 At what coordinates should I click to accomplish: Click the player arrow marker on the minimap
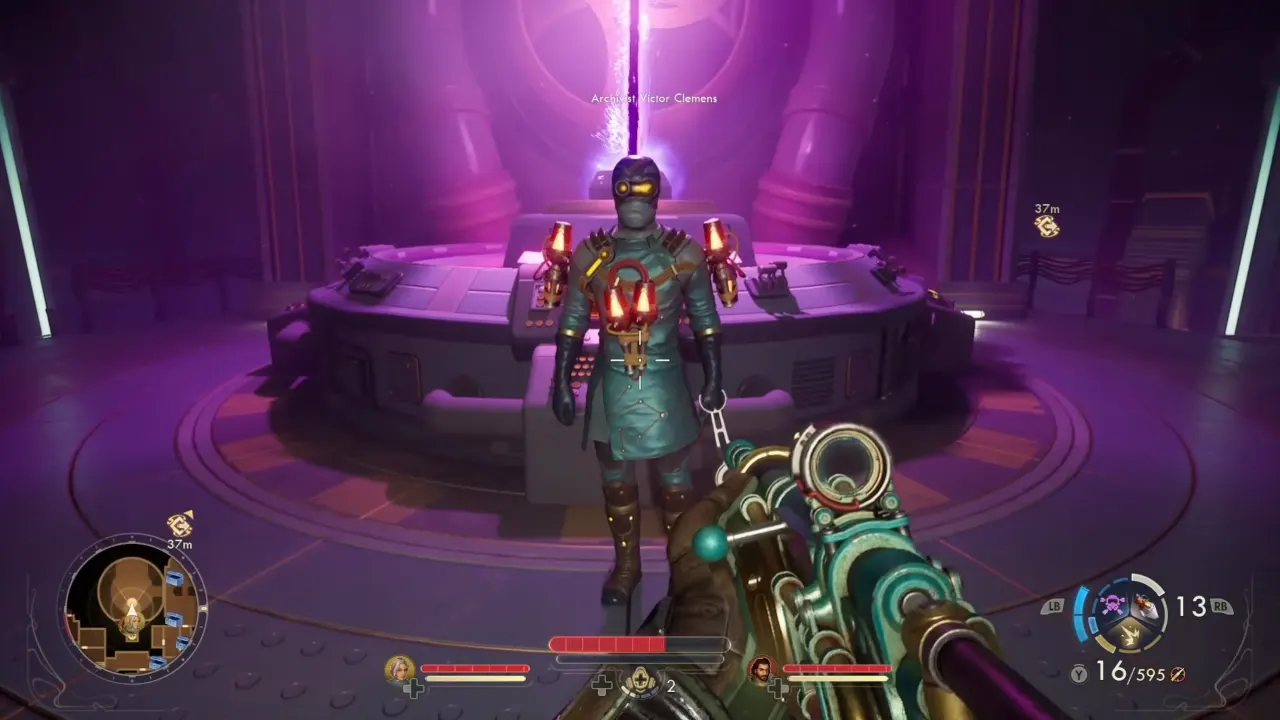tap(132, 611)
